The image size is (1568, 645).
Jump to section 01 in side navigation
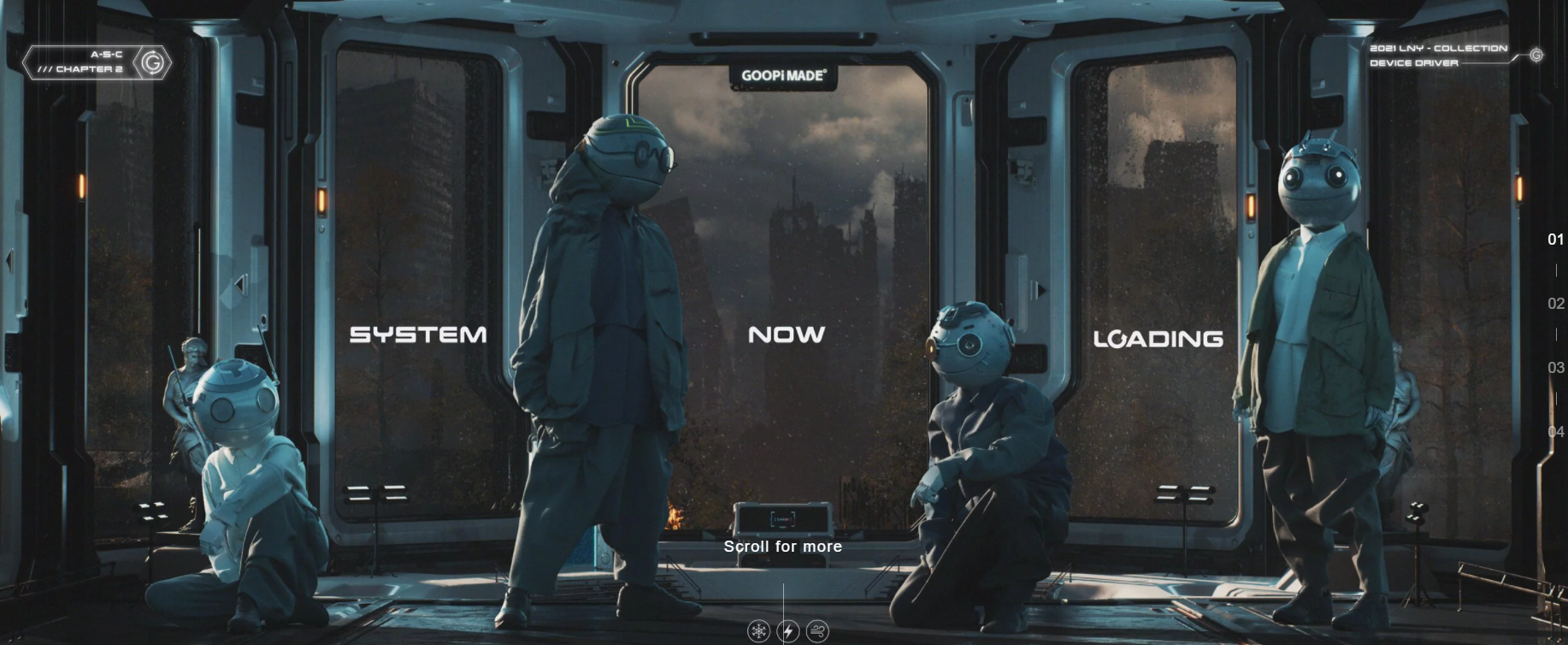pos(1555,240)
